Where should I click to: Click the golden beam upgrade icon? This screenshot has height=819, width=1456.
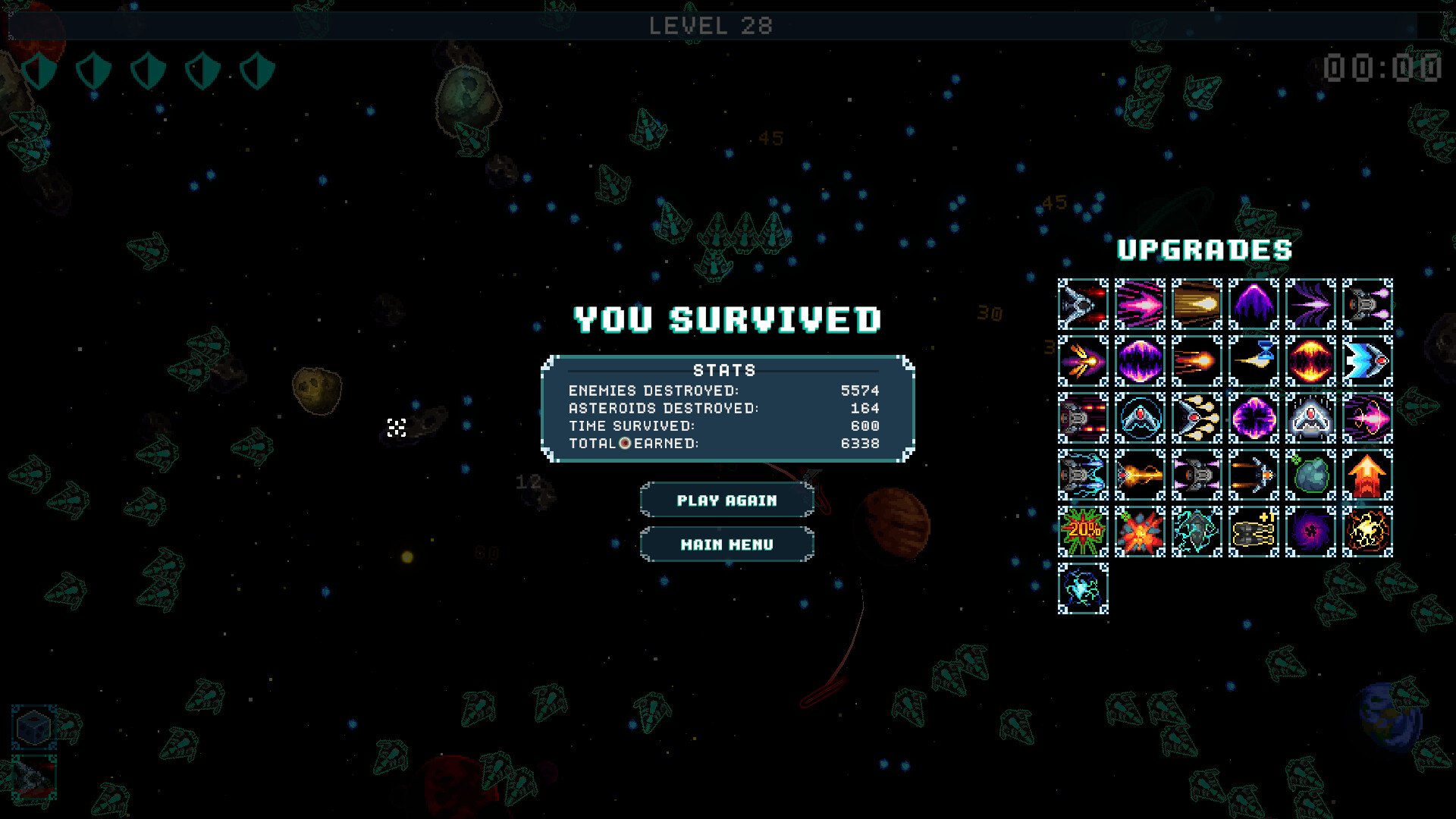[x=1197, y=303]
